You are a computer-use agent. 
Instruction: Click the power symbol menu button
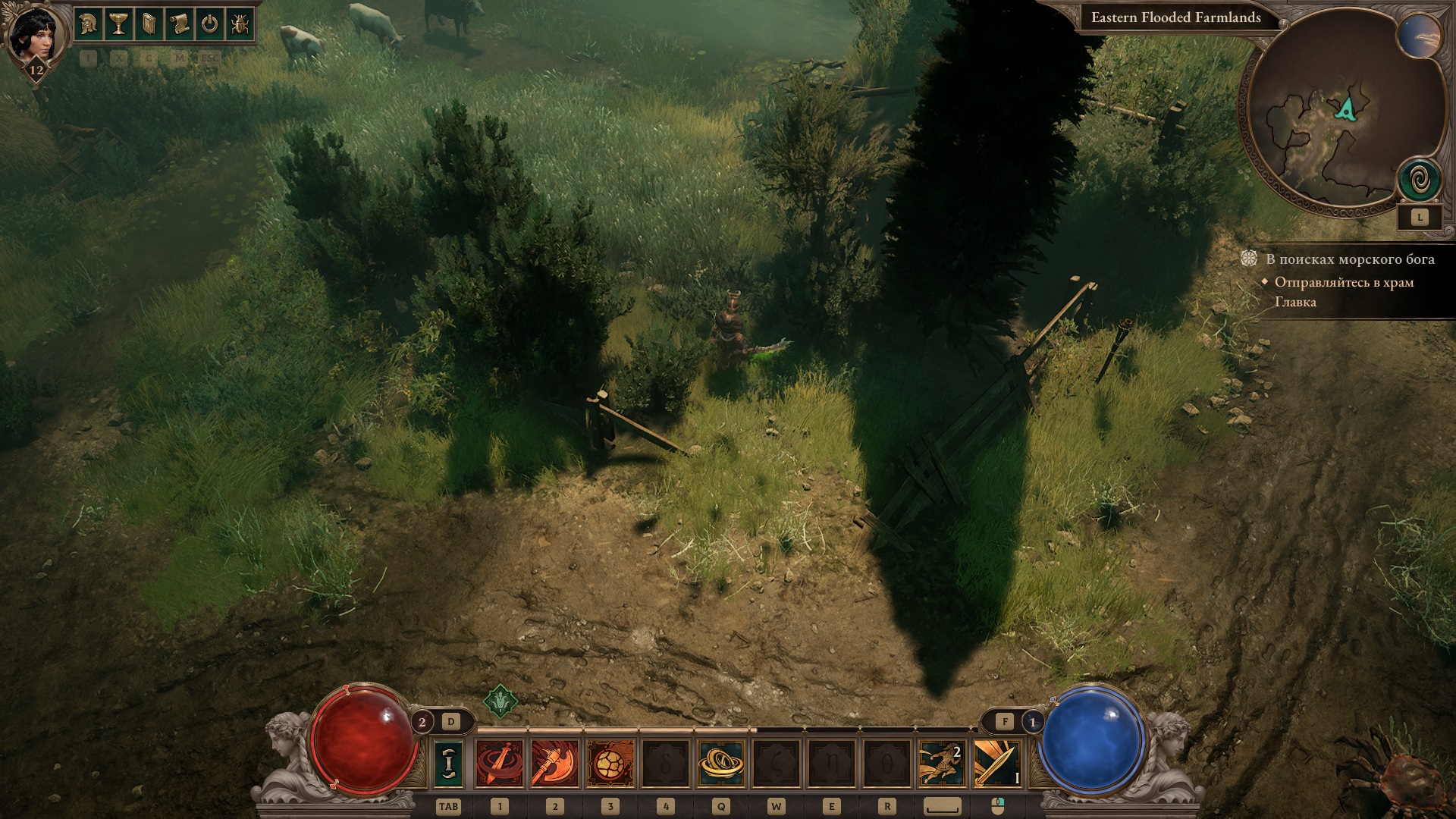(209, 24)
